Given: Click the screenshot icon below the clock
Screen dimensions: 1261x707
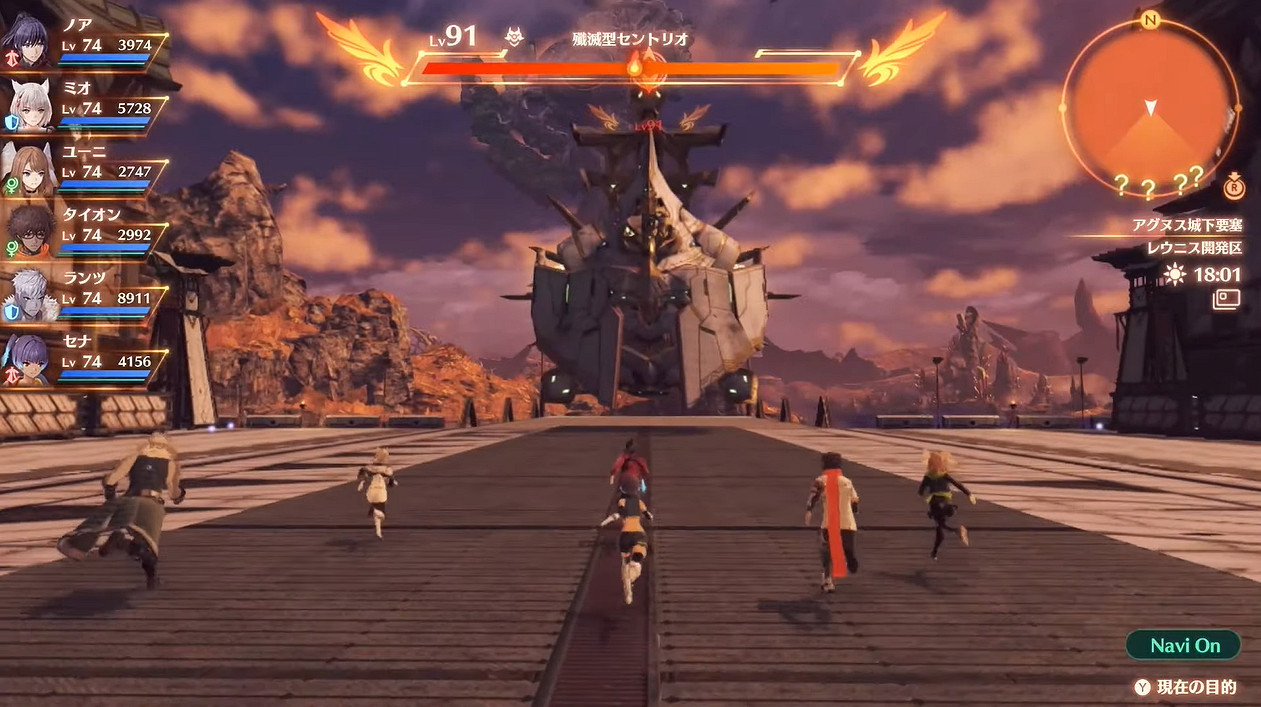Looking at the screenshot, I should 1226,298.
